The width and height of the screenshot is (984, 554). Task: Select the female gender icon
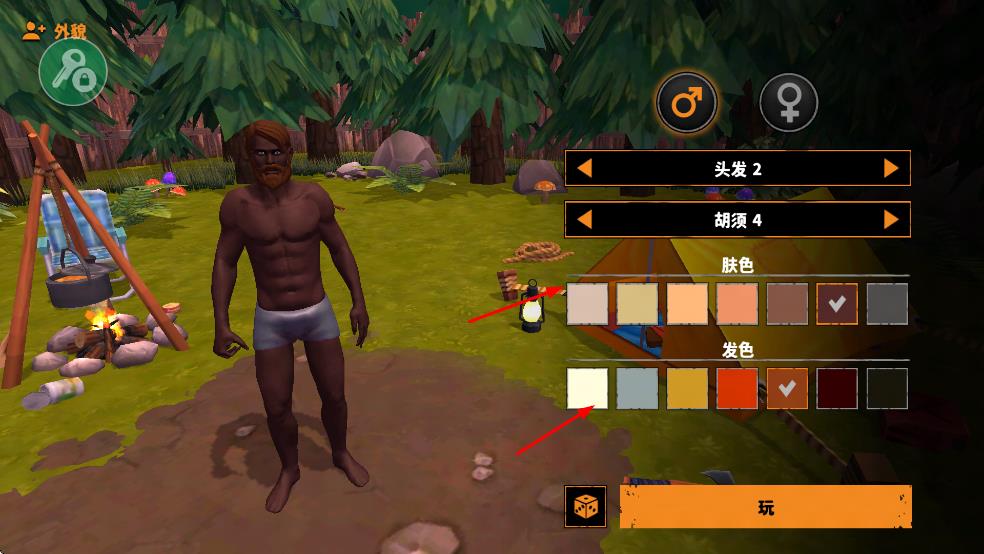click(789, 102)
